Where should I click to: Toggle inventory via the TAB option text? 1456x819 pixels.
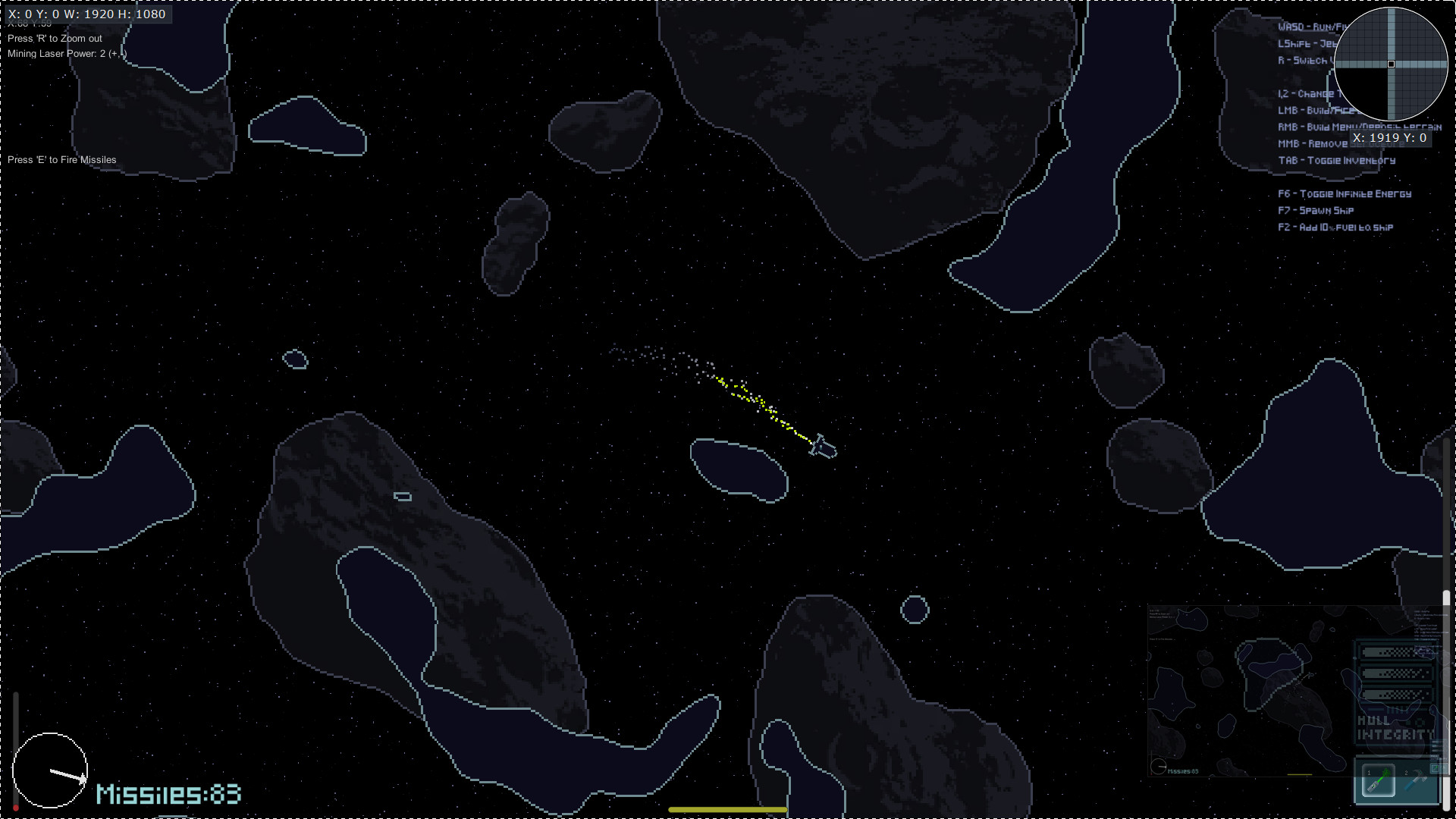1336,160
